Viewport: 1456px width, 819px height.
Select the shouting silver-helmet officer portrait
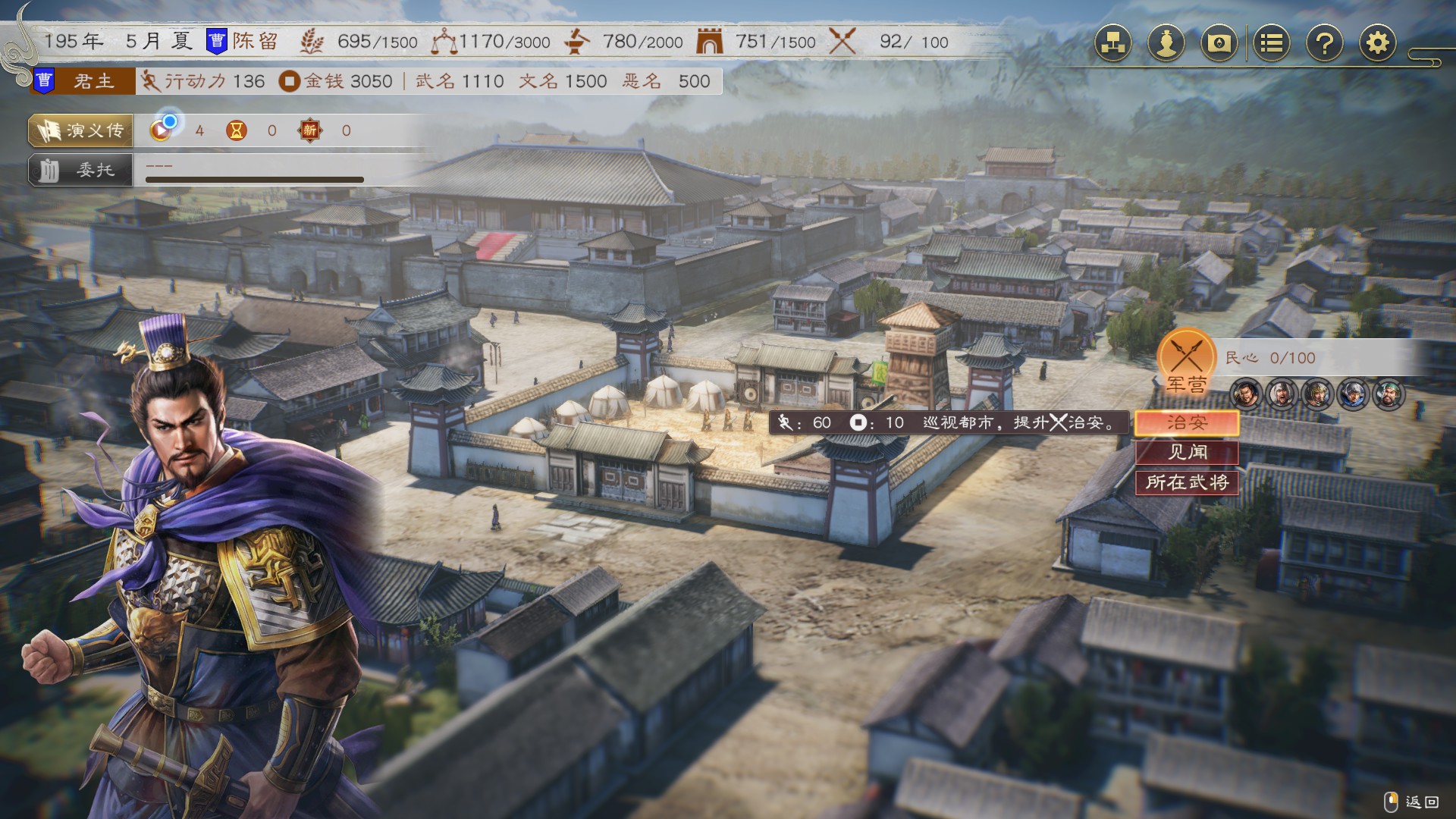click(1282, 394)
